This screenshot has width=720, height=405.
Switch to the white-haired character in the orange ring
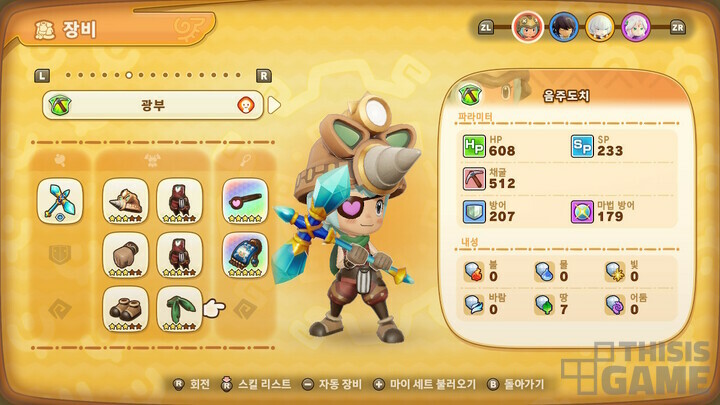(x=600, y=27)
